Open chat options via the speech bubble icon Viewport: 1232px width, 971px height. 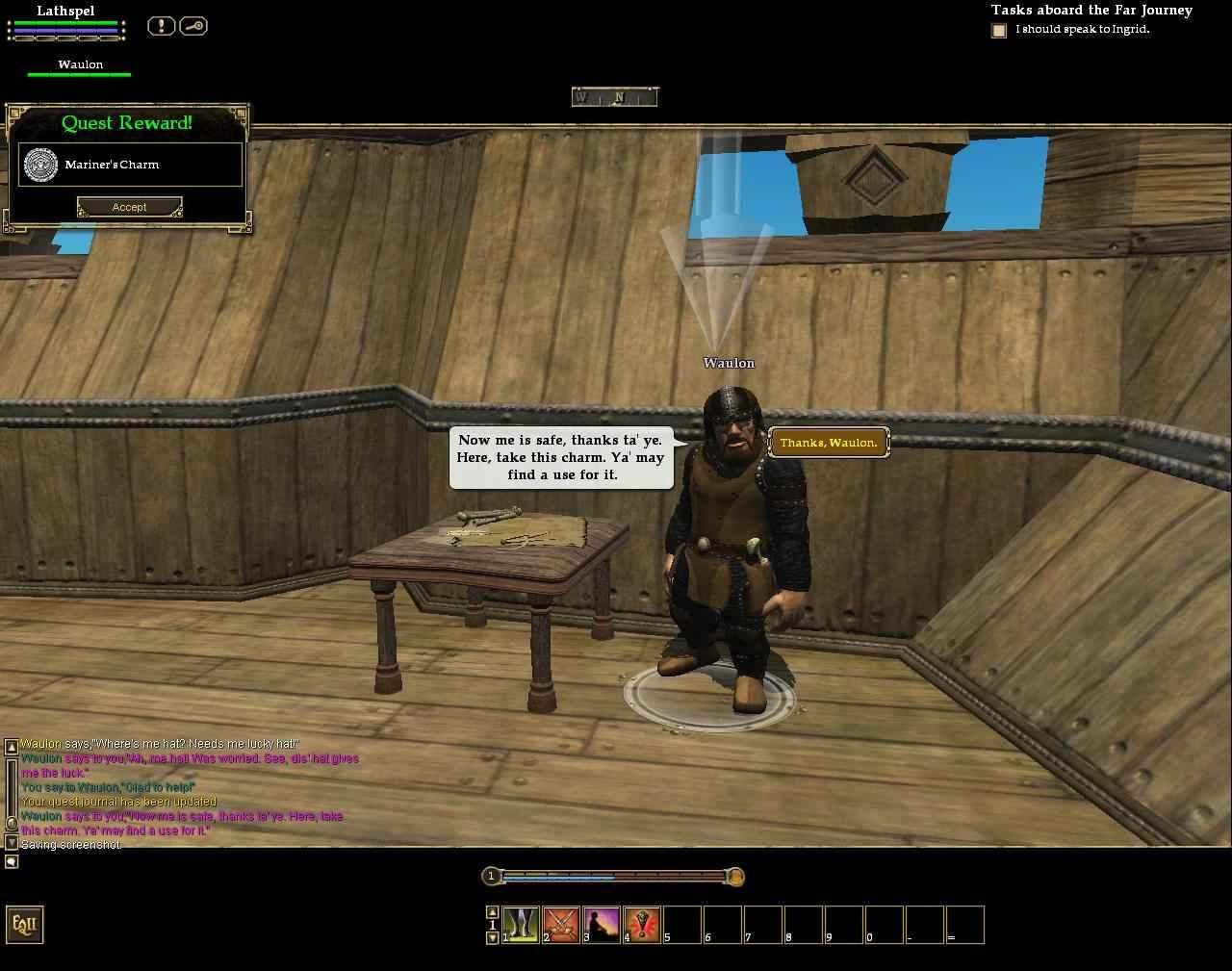(12, 861)
